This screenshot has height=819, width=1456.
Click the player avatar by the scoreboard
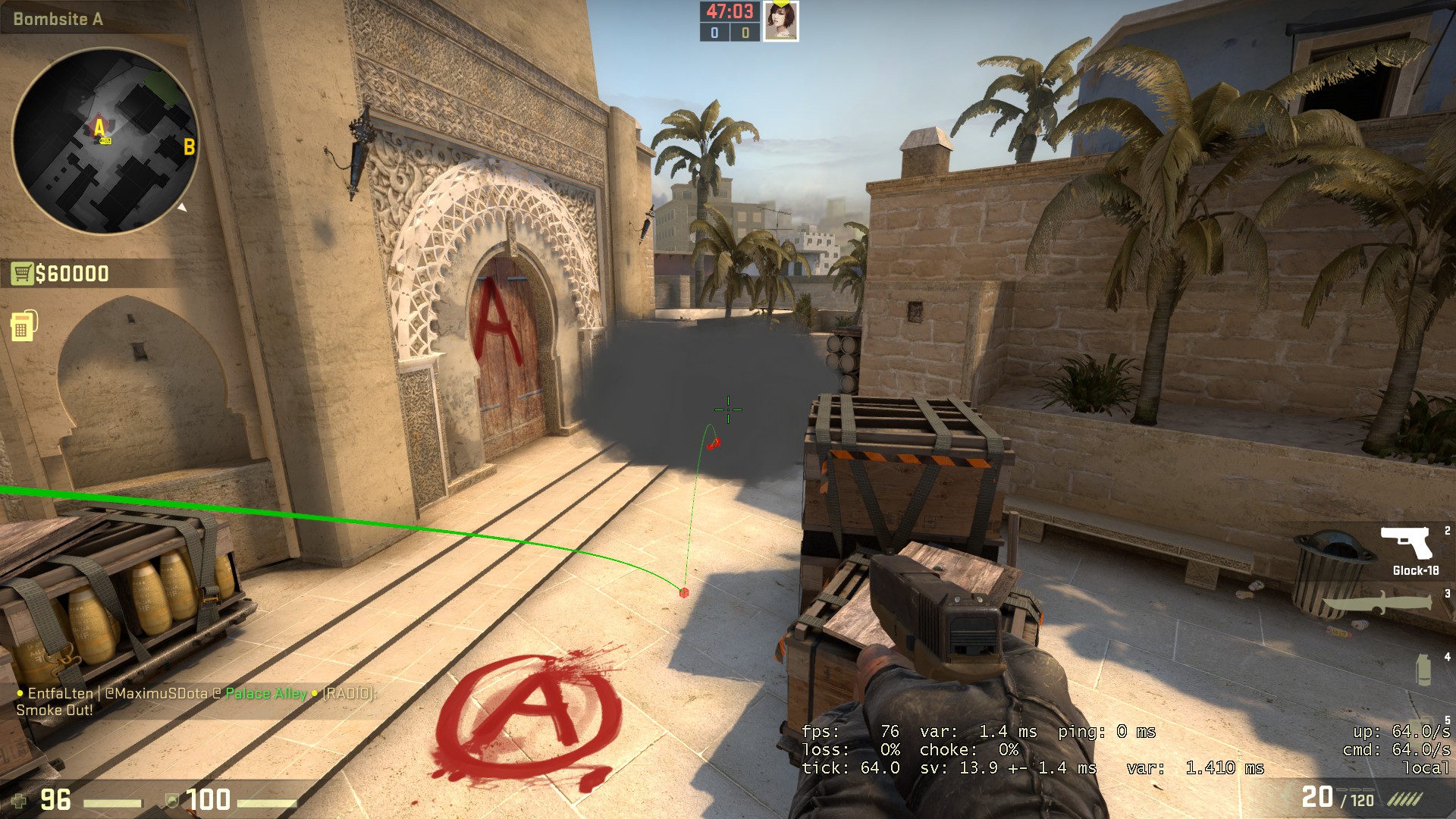(780, 21)
